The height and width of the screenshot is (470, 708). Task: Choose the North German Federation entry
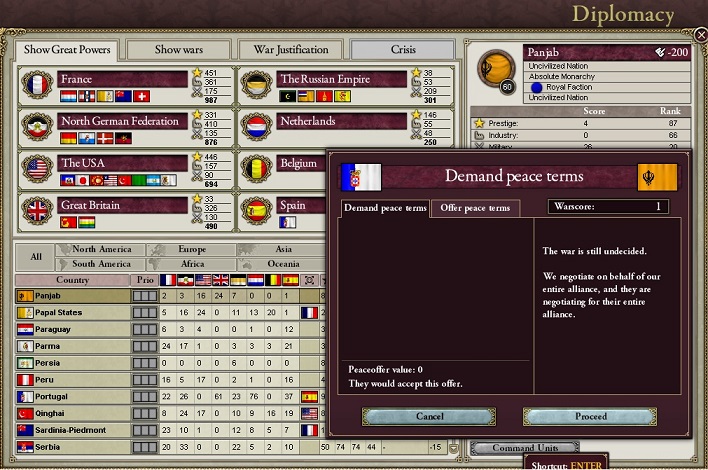tap(122, 121)
